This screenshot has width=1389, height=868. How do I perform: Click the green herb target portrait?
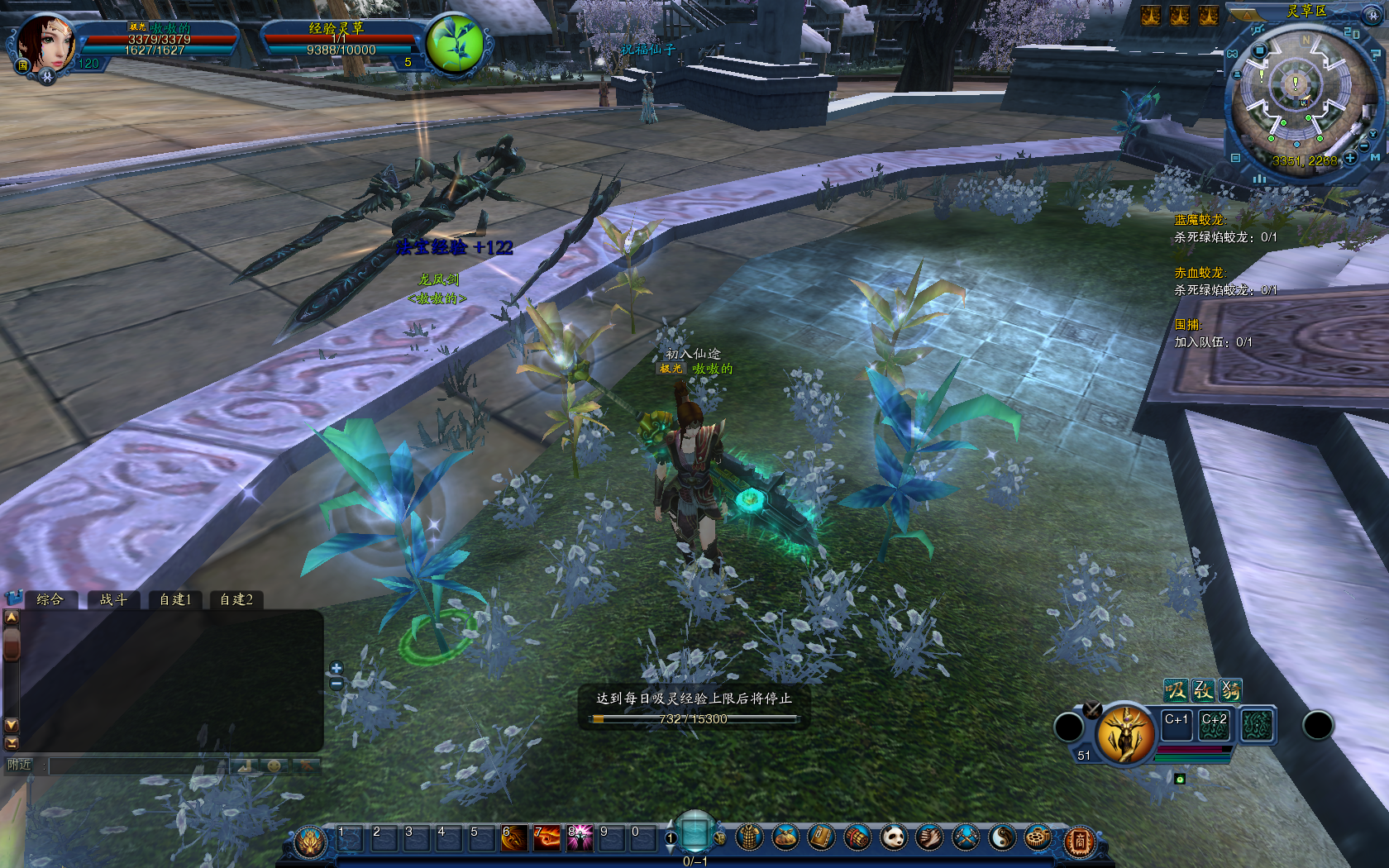[454, 43]
